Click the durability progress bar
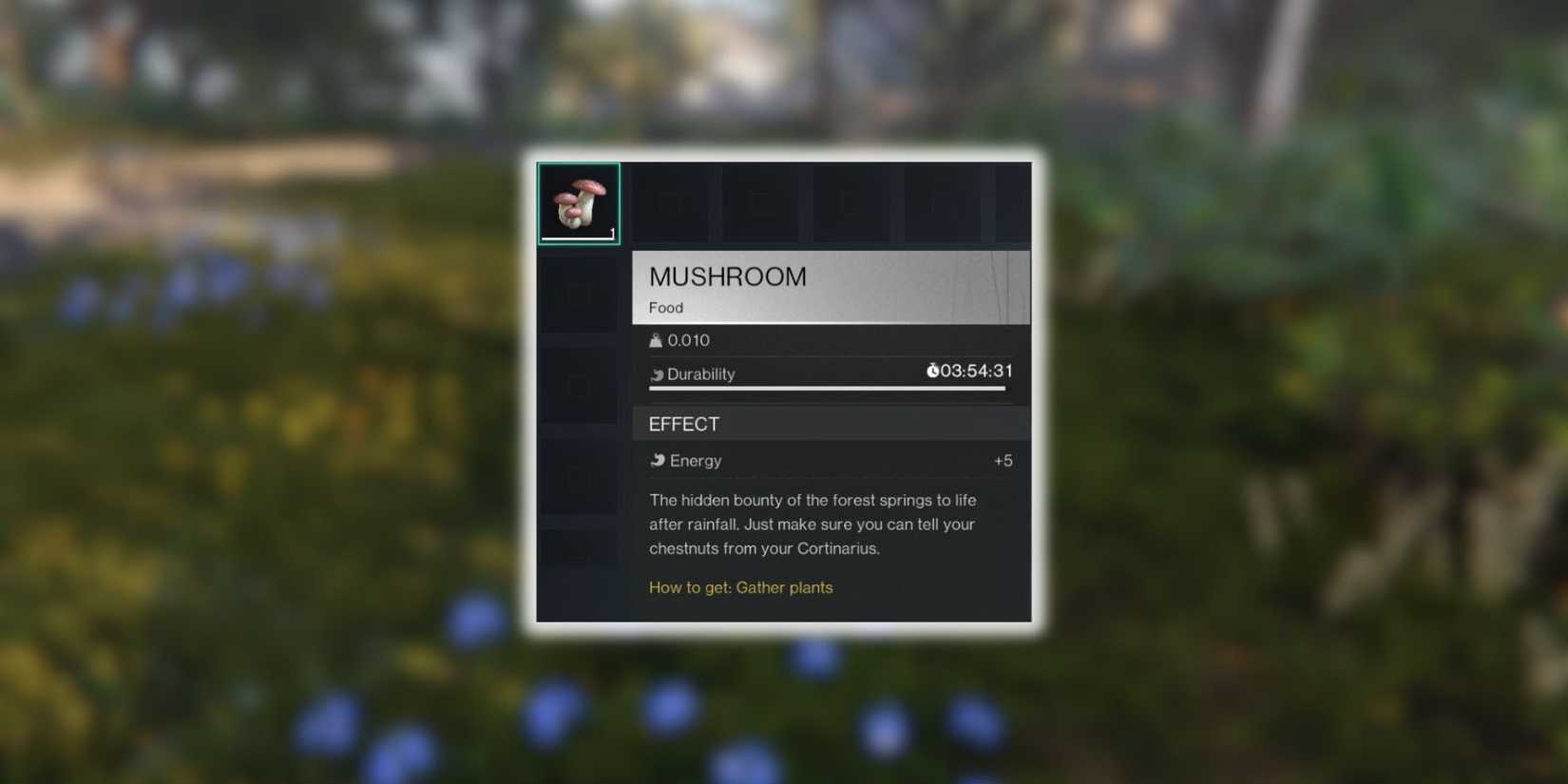 [827, 389]
